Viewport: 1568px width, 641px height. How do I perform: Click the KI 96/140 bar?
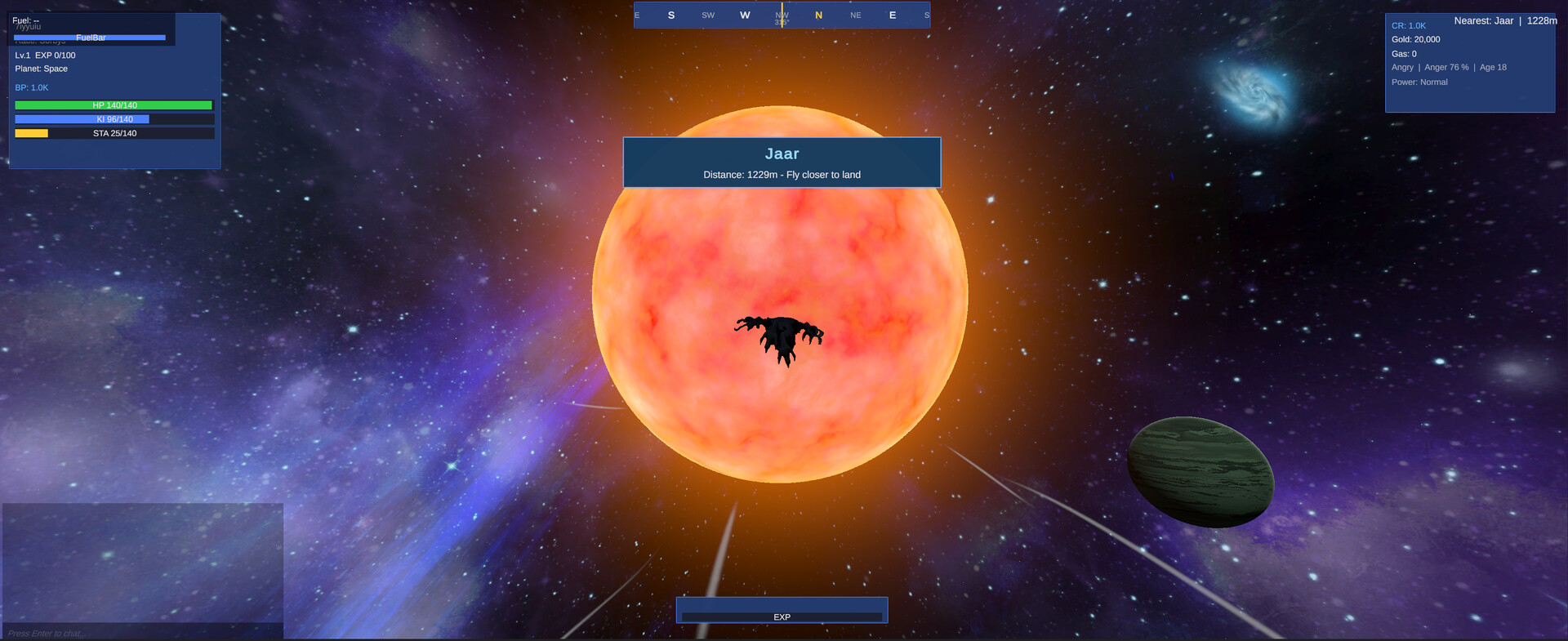tap(114, 118)
